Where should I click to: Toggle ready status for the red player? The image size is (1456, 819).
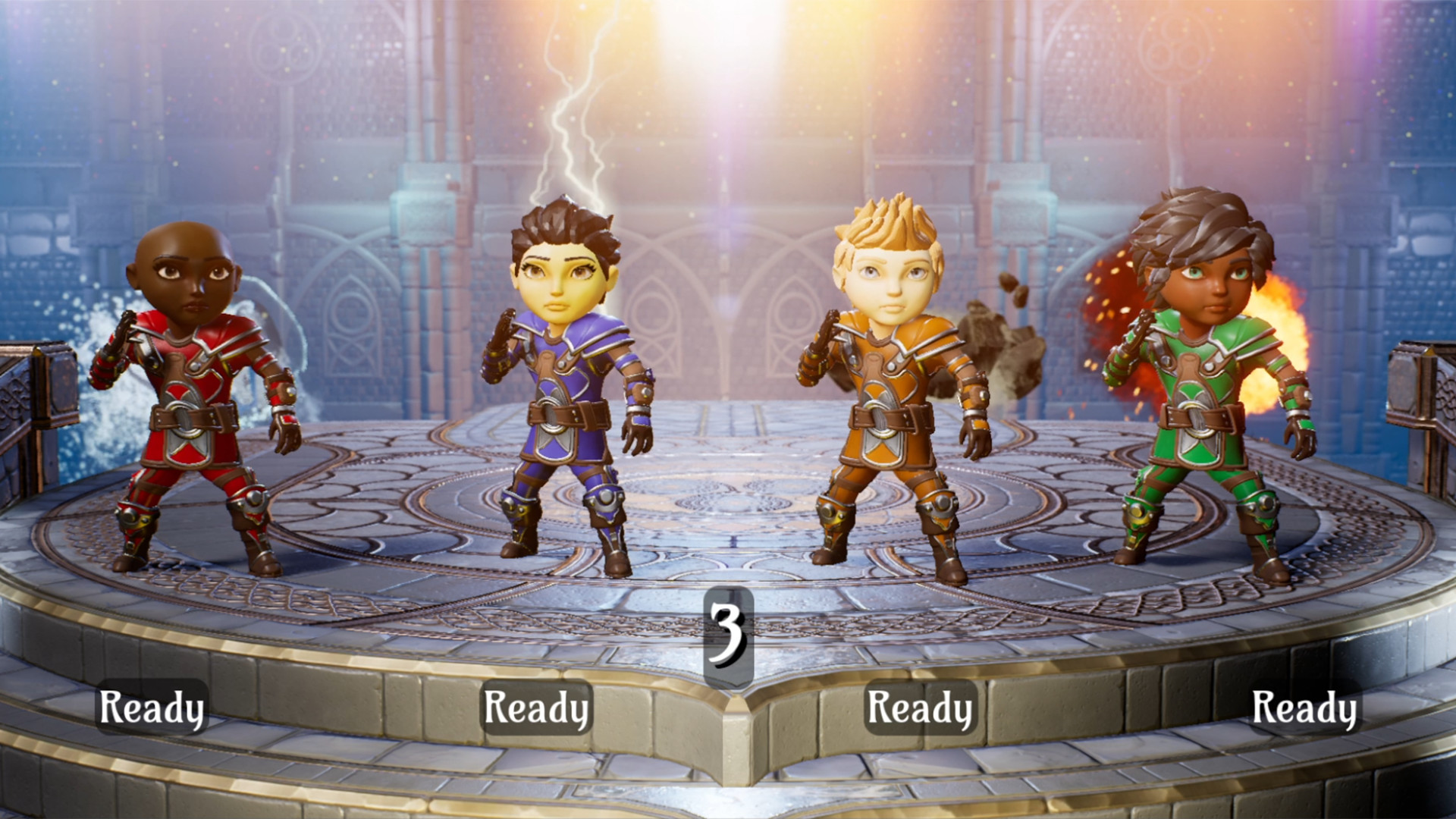pyautogui.click(x=152, y=708)
